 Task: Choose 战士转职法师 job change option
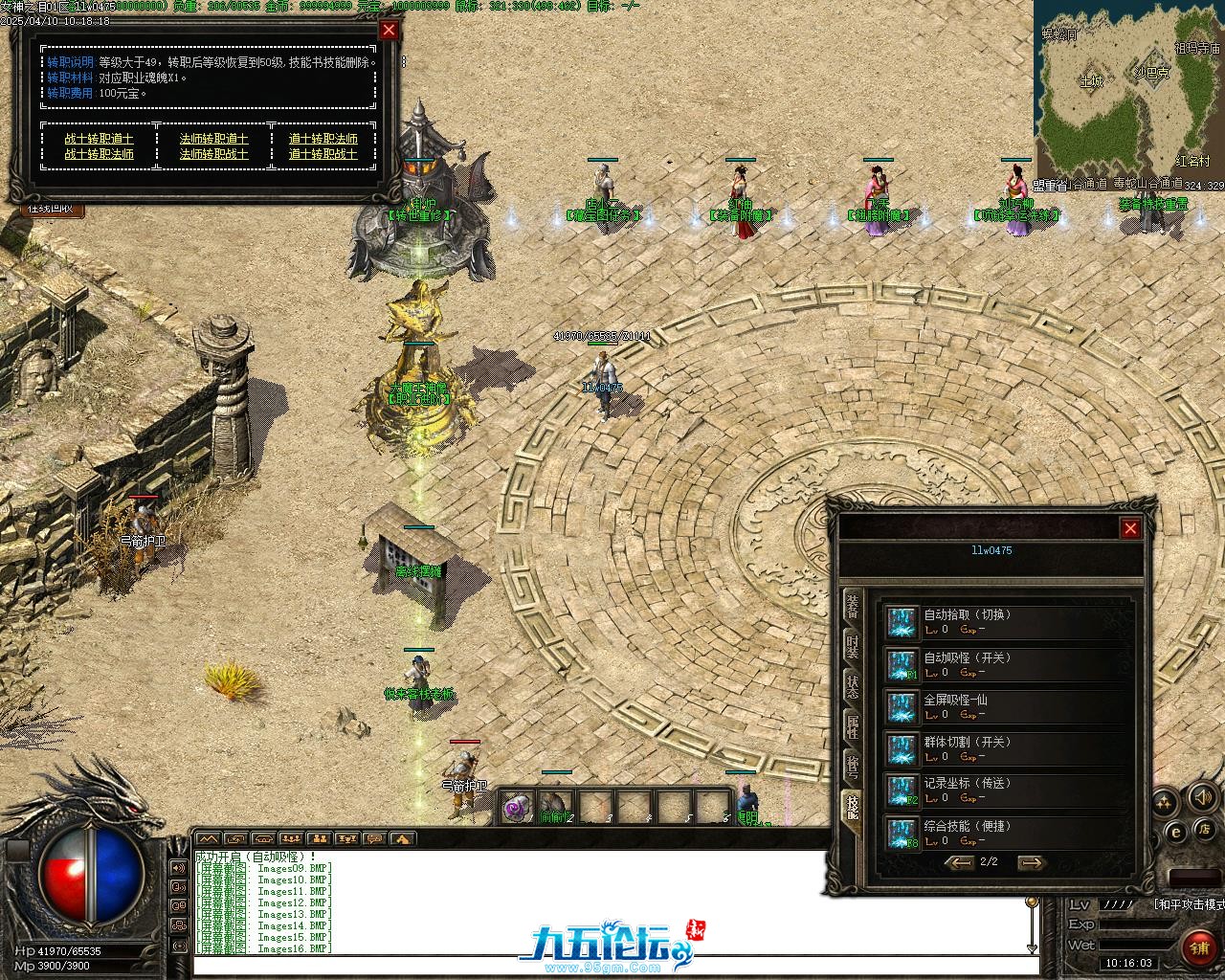tap(99, 154)
